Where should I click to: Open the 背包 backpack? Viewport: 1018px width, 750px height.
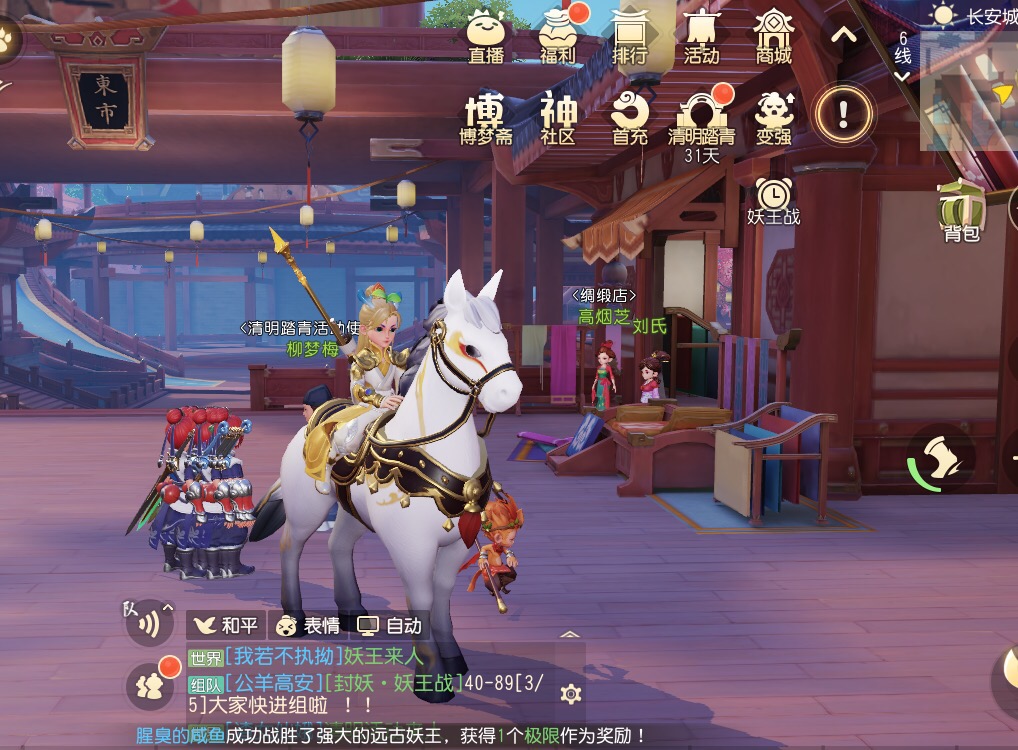point(961,212)
